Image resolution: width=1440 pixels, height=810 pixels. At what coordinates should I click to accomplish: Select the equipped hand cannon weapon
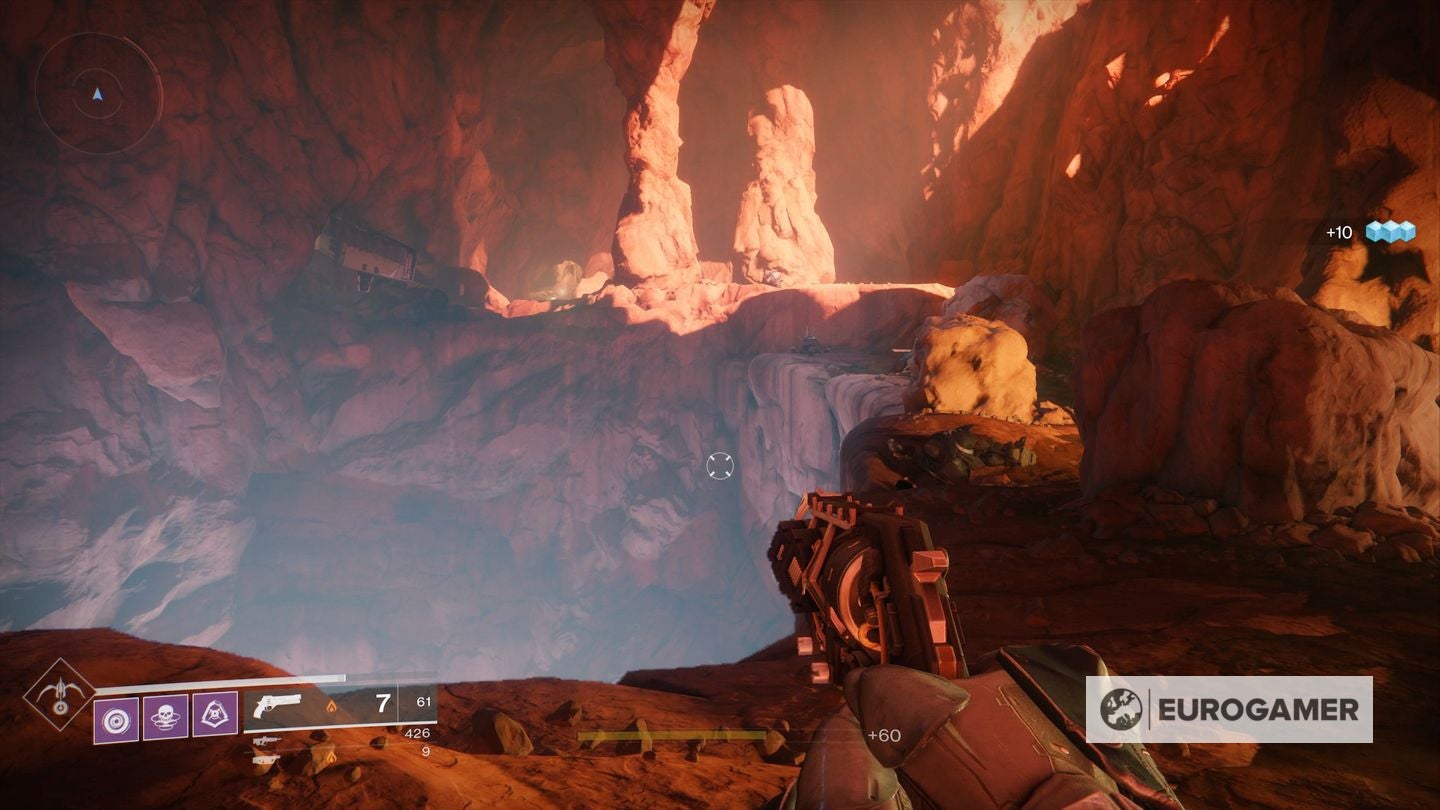tap(277, 706)
